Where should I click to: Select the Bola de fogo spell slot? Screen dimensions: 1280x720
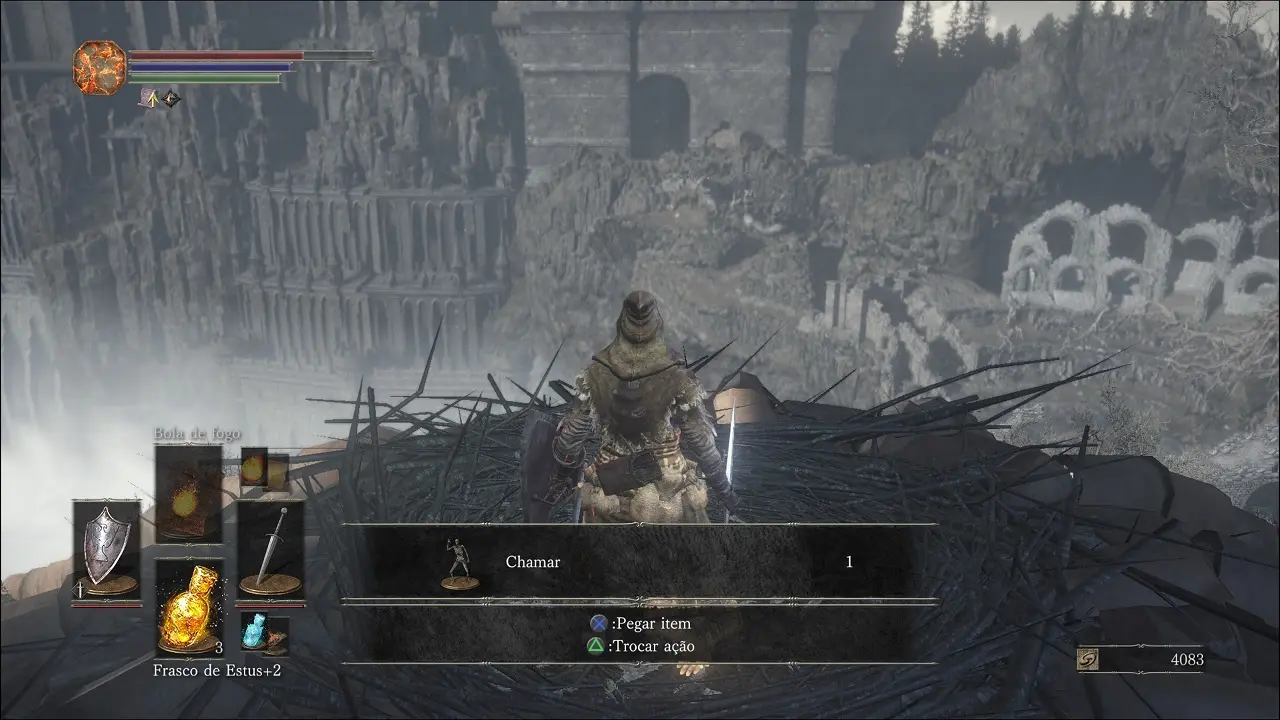click(188, 494)
